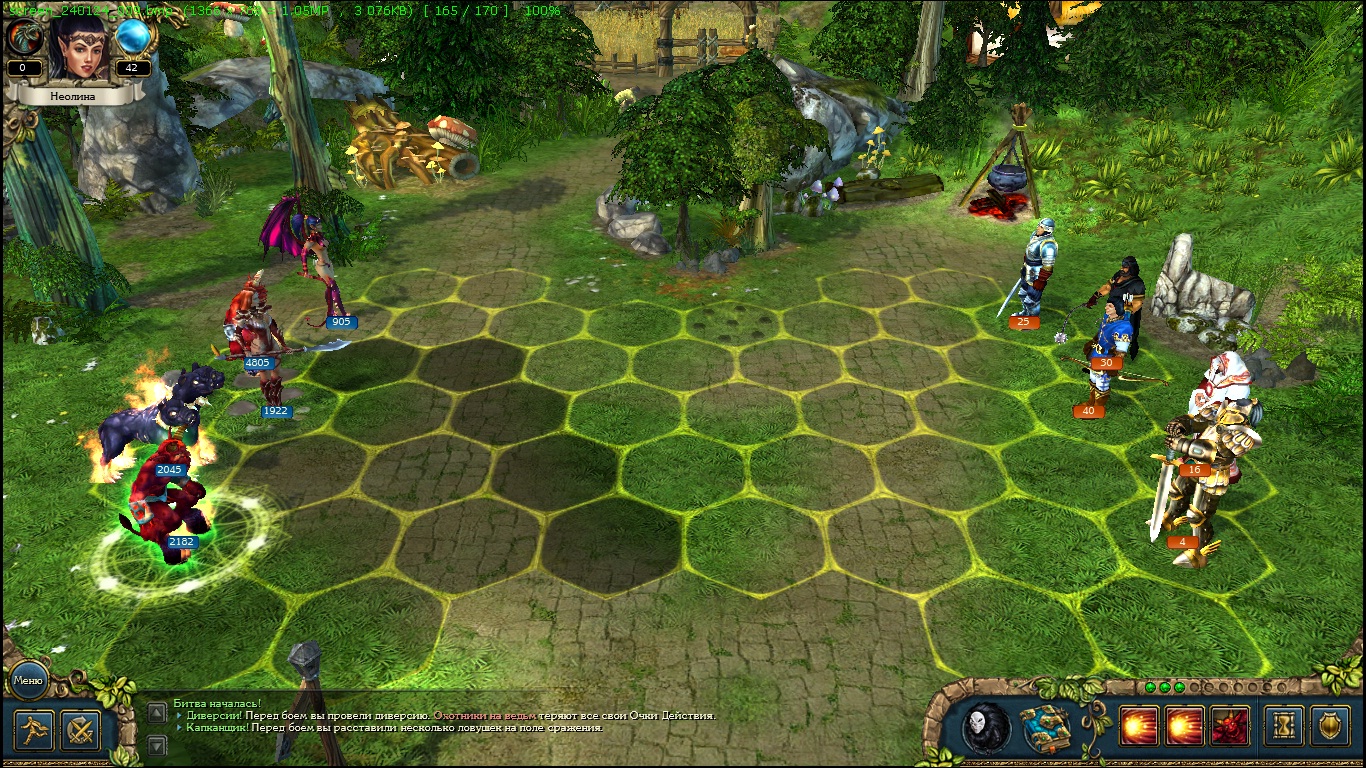Click the white-masked dark spirit portrait
The image size is (1366, 768).
pyautogui.click(x=986, y=727)
